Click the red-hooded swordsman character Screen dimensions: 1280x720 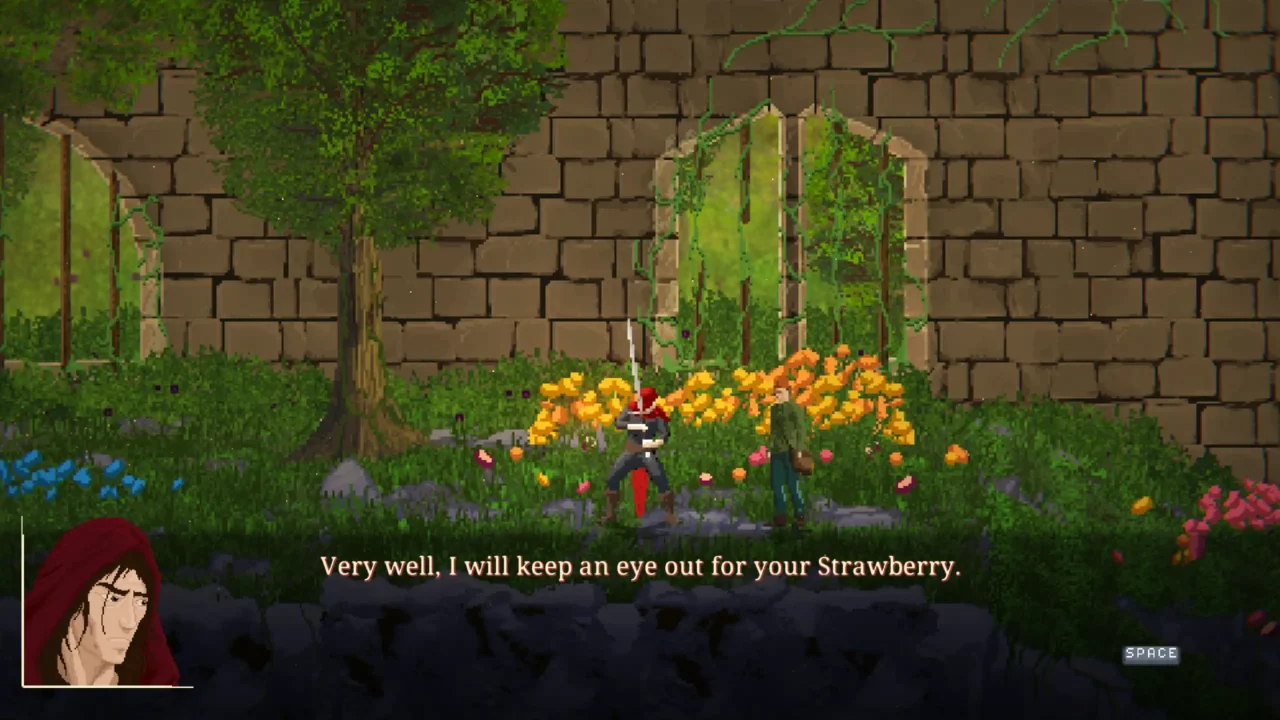coord(640,450)
